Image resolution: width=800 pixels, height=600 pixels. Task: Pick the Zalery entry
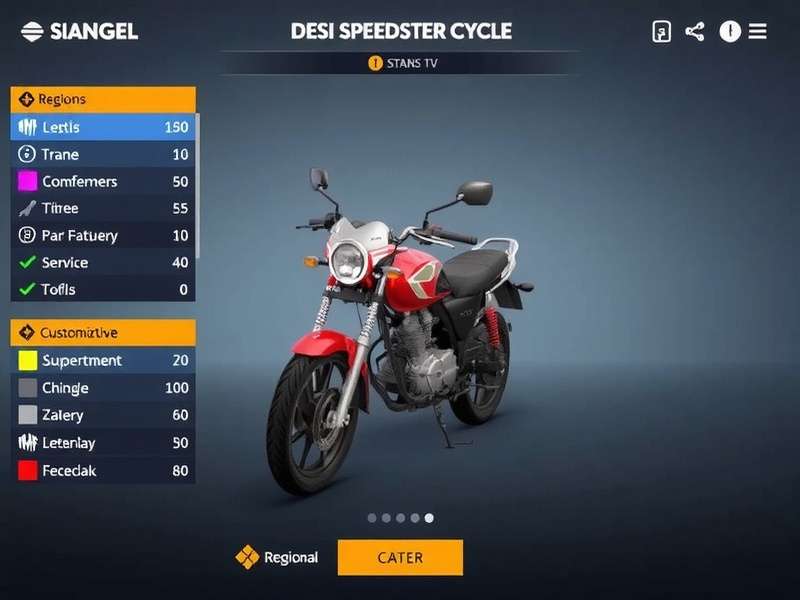(103, 415)
